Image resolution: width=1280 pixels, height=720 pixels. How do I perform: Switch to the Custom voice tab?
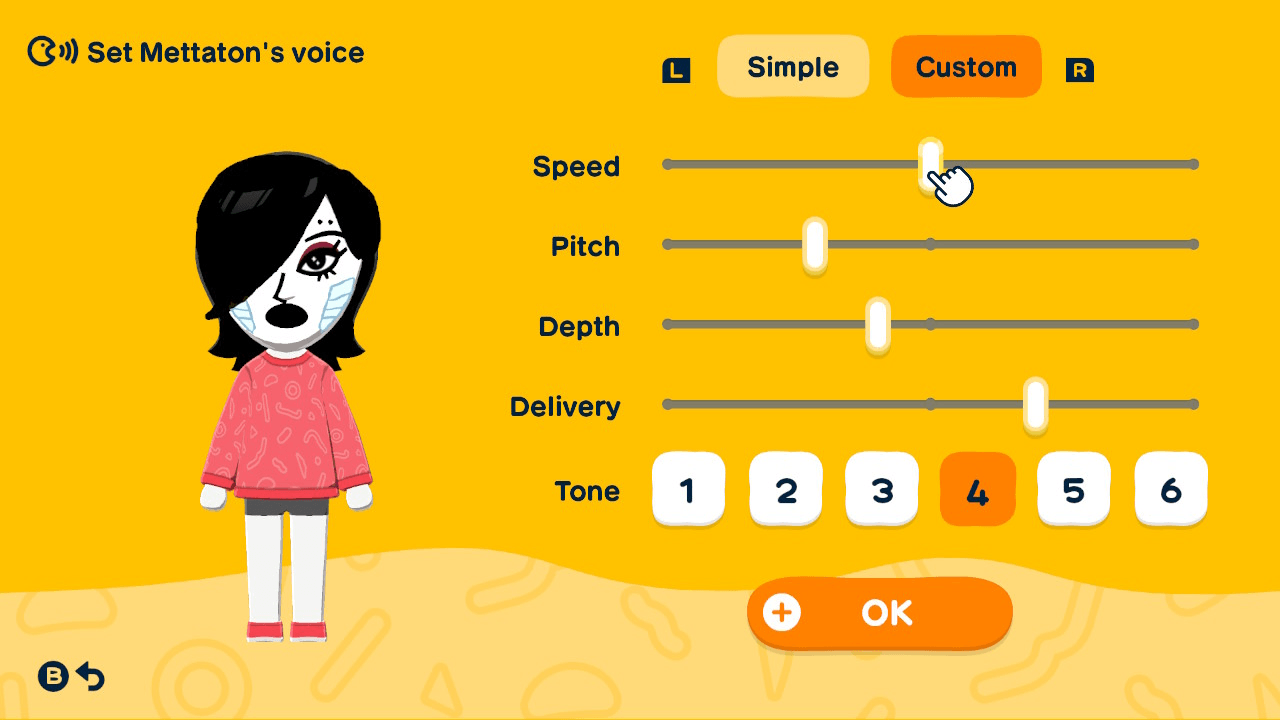pyautogui.click(x=966, y=66)
